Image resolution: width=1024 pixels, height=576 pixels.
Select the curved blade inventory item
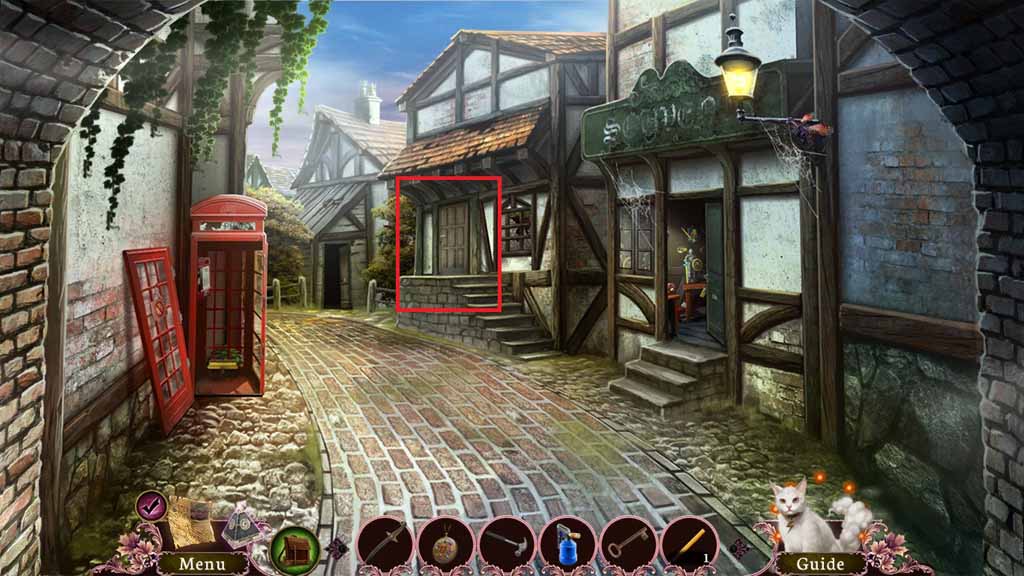click(x=384, y=546)
